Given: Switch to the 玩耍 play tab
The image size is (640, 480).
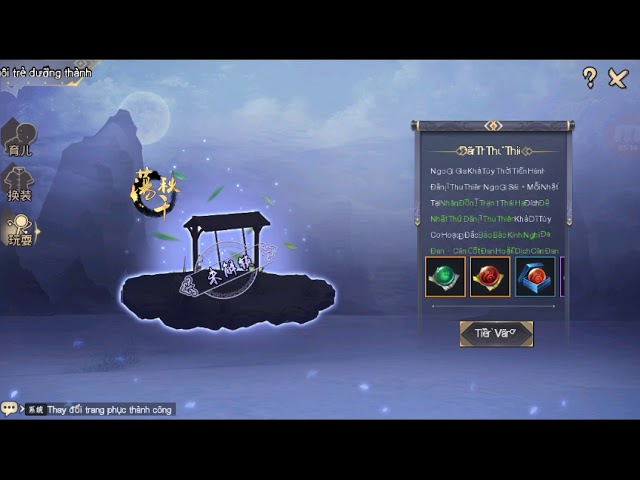Looking at the screenshot, I should 20,230.
